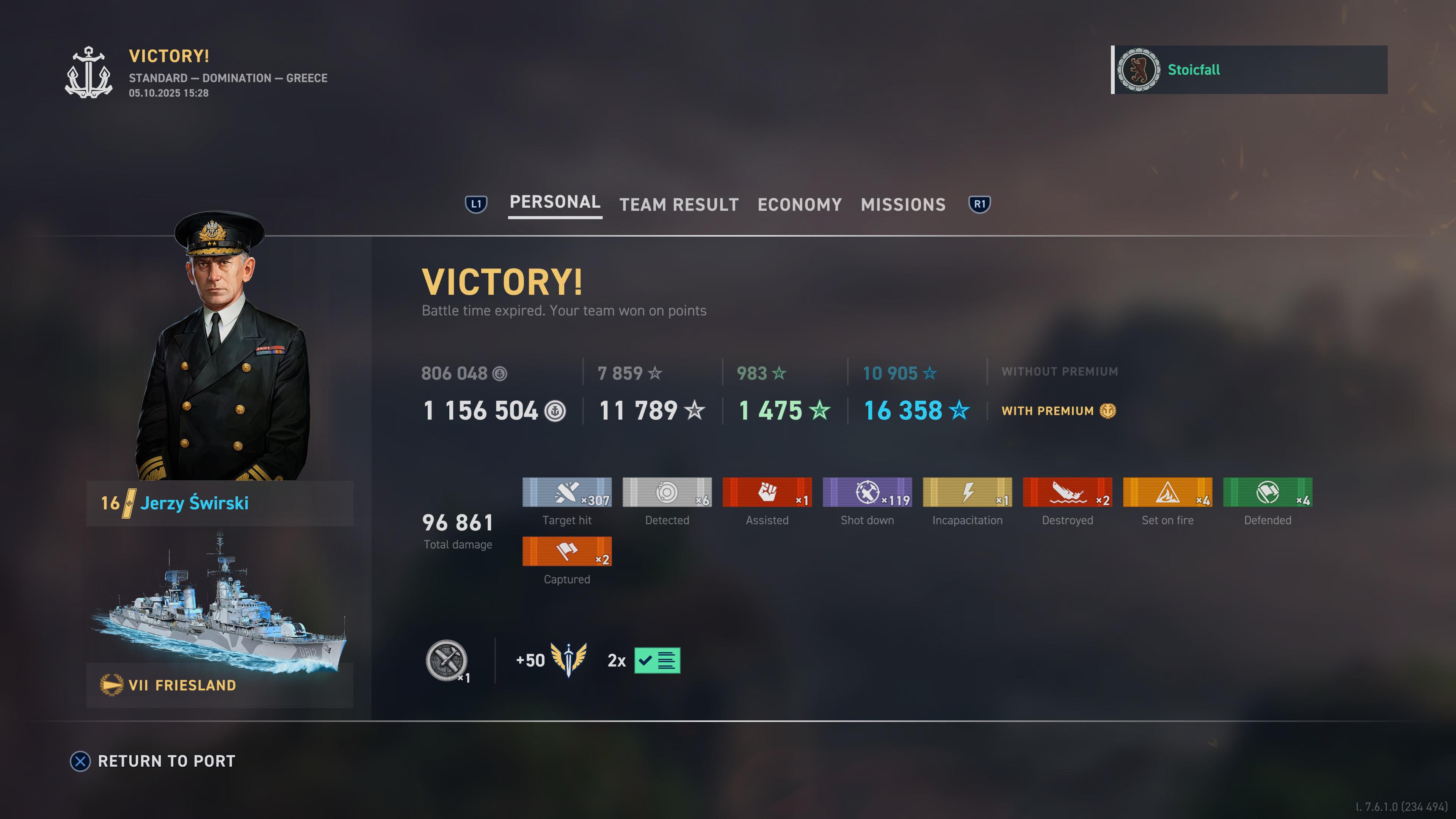The height and width of the screenshot is (819, 1456).
Task: Choose the Shot down ribbon
Action: point(867,492)
